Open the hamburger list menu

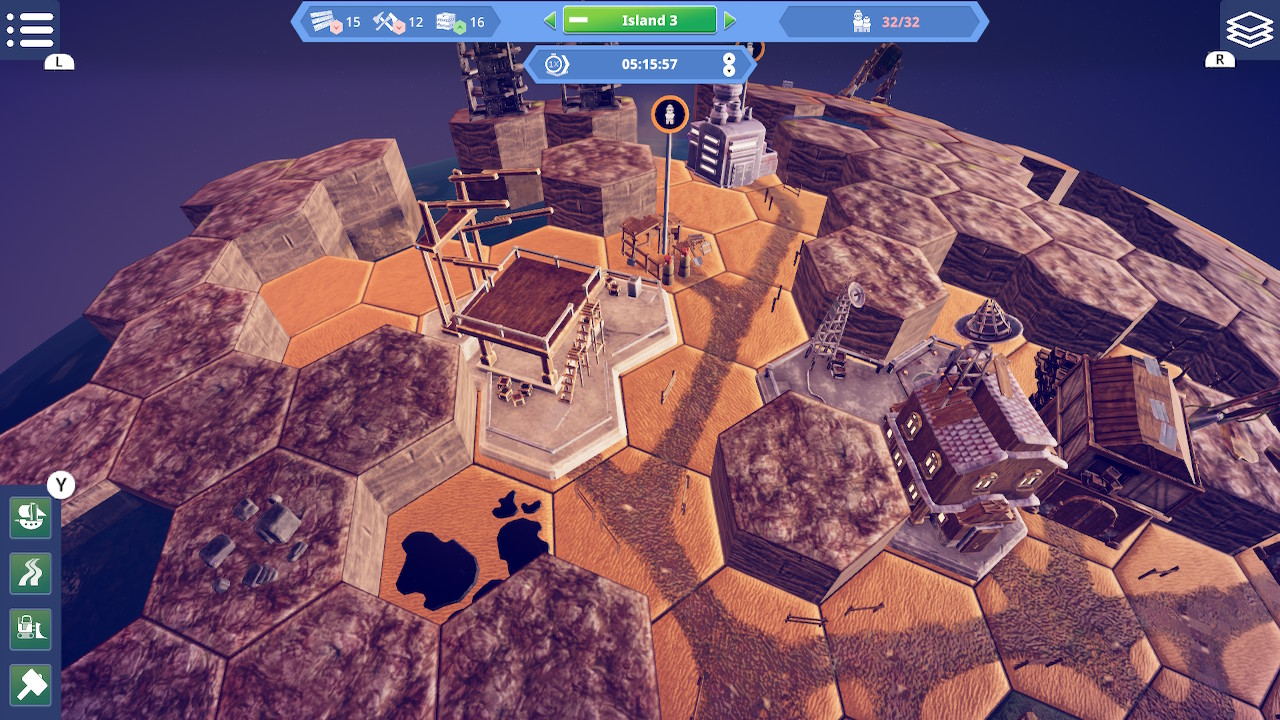coord(30,29)
